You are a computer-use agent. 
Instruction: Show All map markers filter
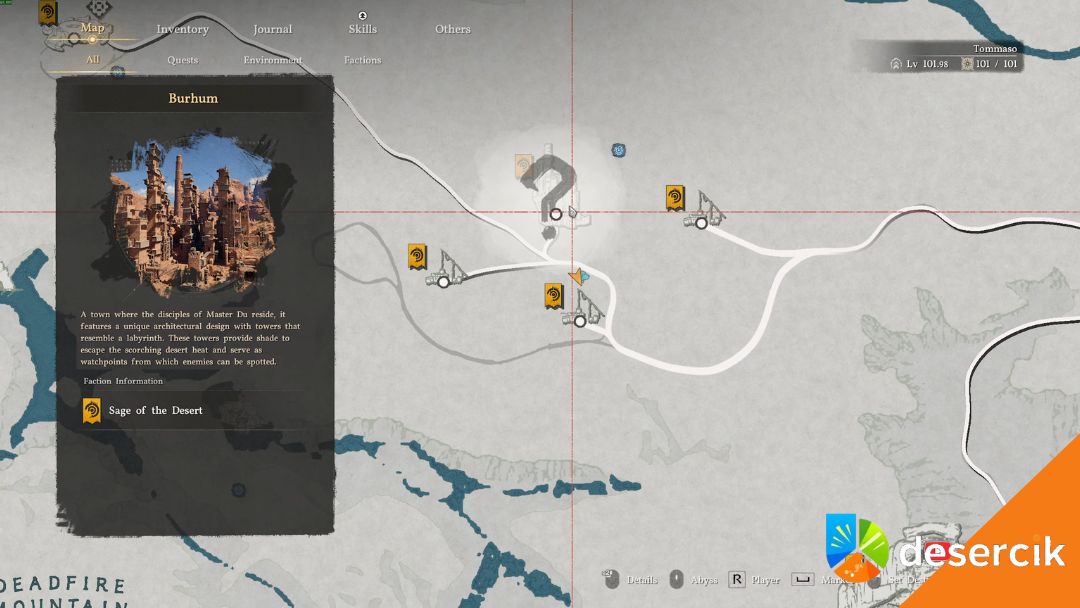pos(92,60)
